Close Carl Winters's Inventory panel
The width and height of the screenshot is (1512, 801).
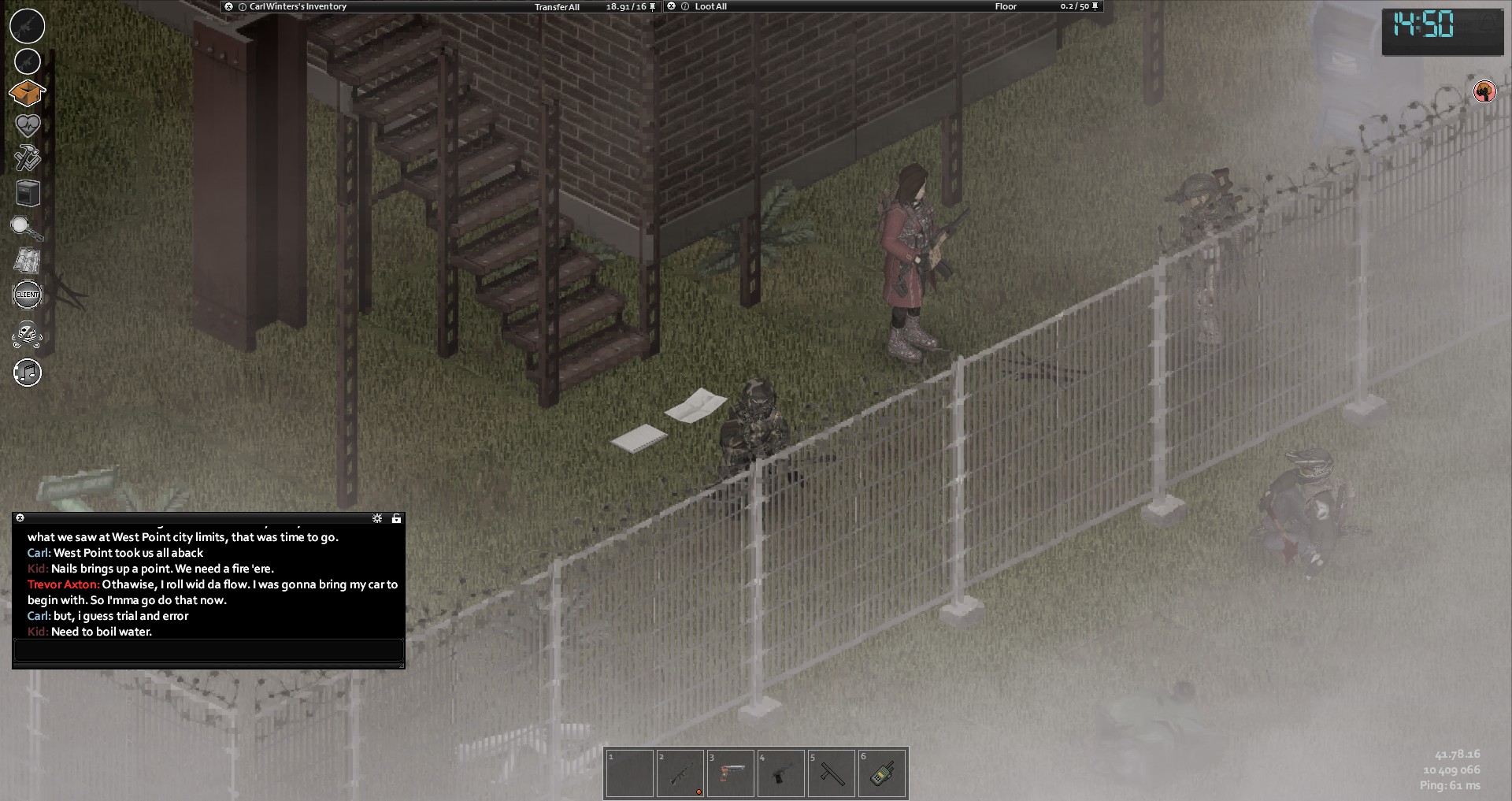coord(228,6)
